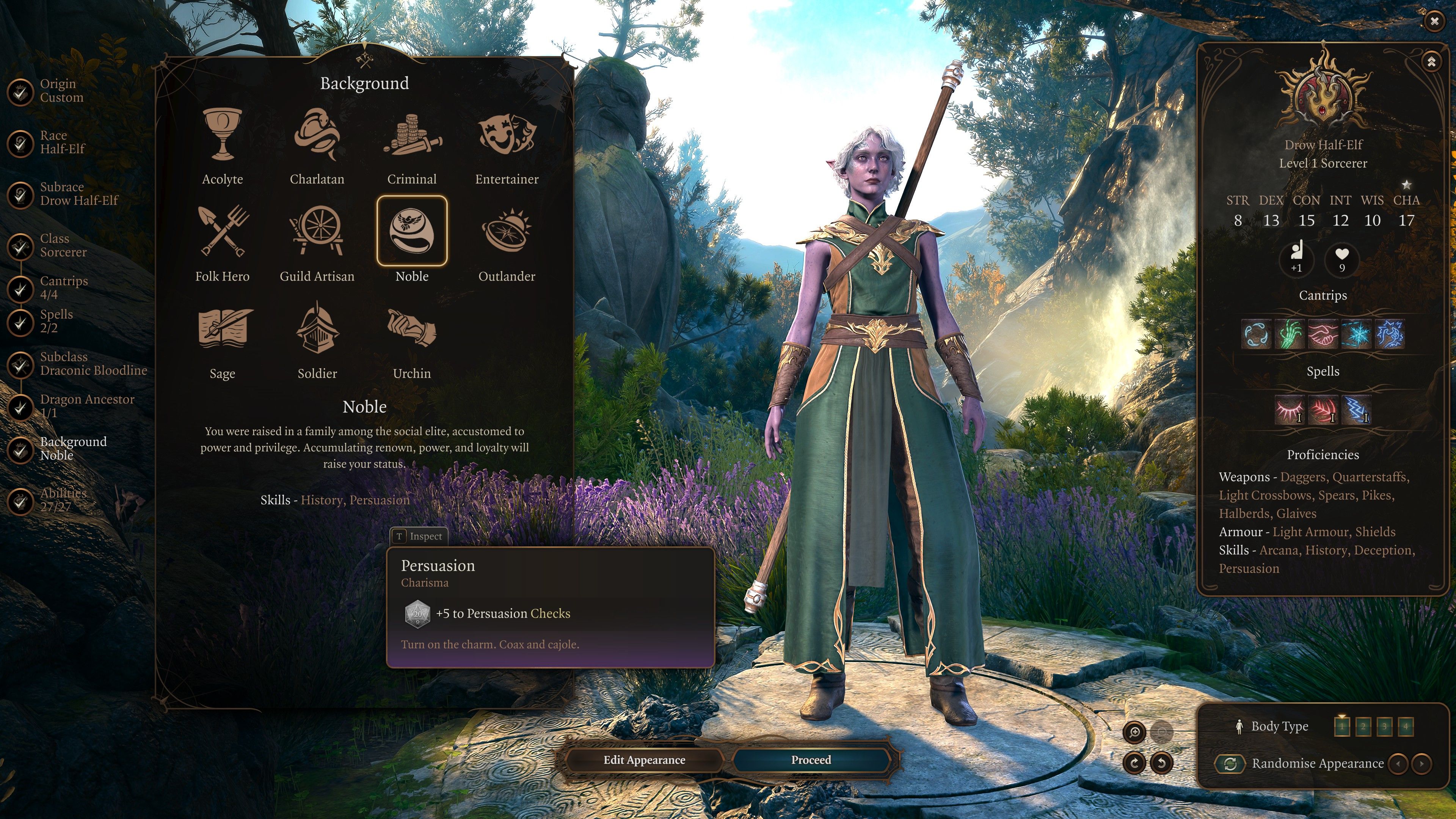Close the character creation screen
This screenshot has width=1456, height=819.
[x=1434, y=22]
